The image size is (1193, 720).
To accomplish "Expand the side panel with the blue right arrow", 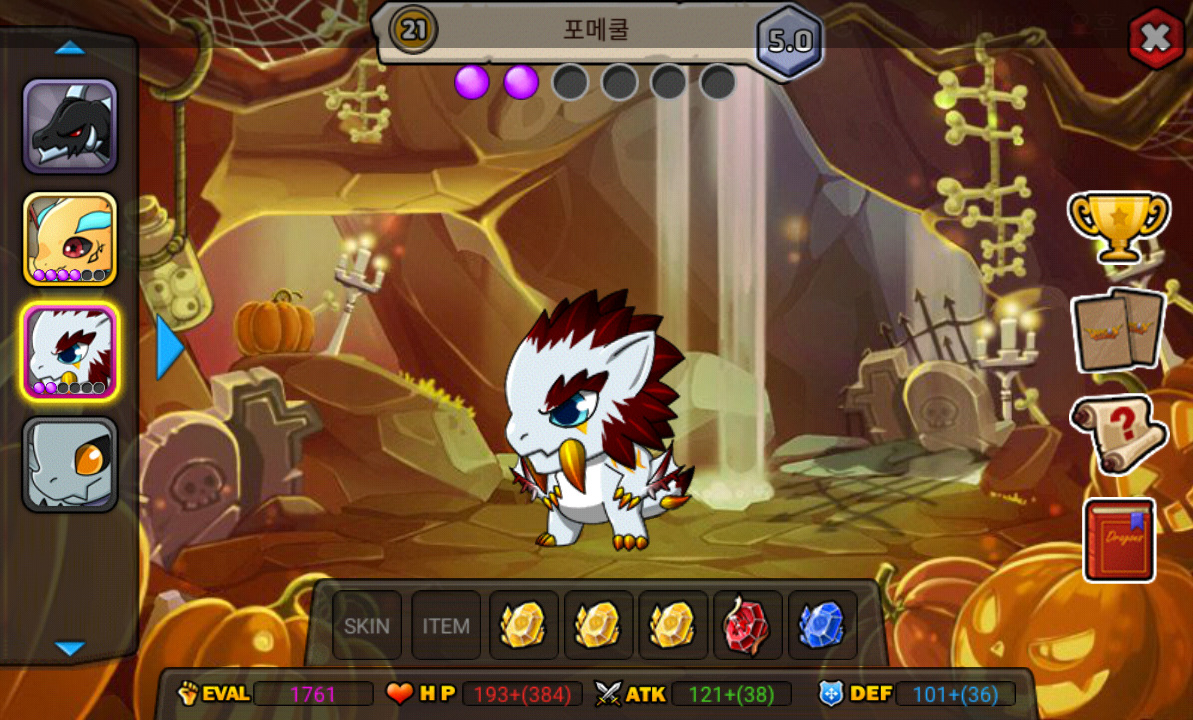I will [x=169, y=347].
